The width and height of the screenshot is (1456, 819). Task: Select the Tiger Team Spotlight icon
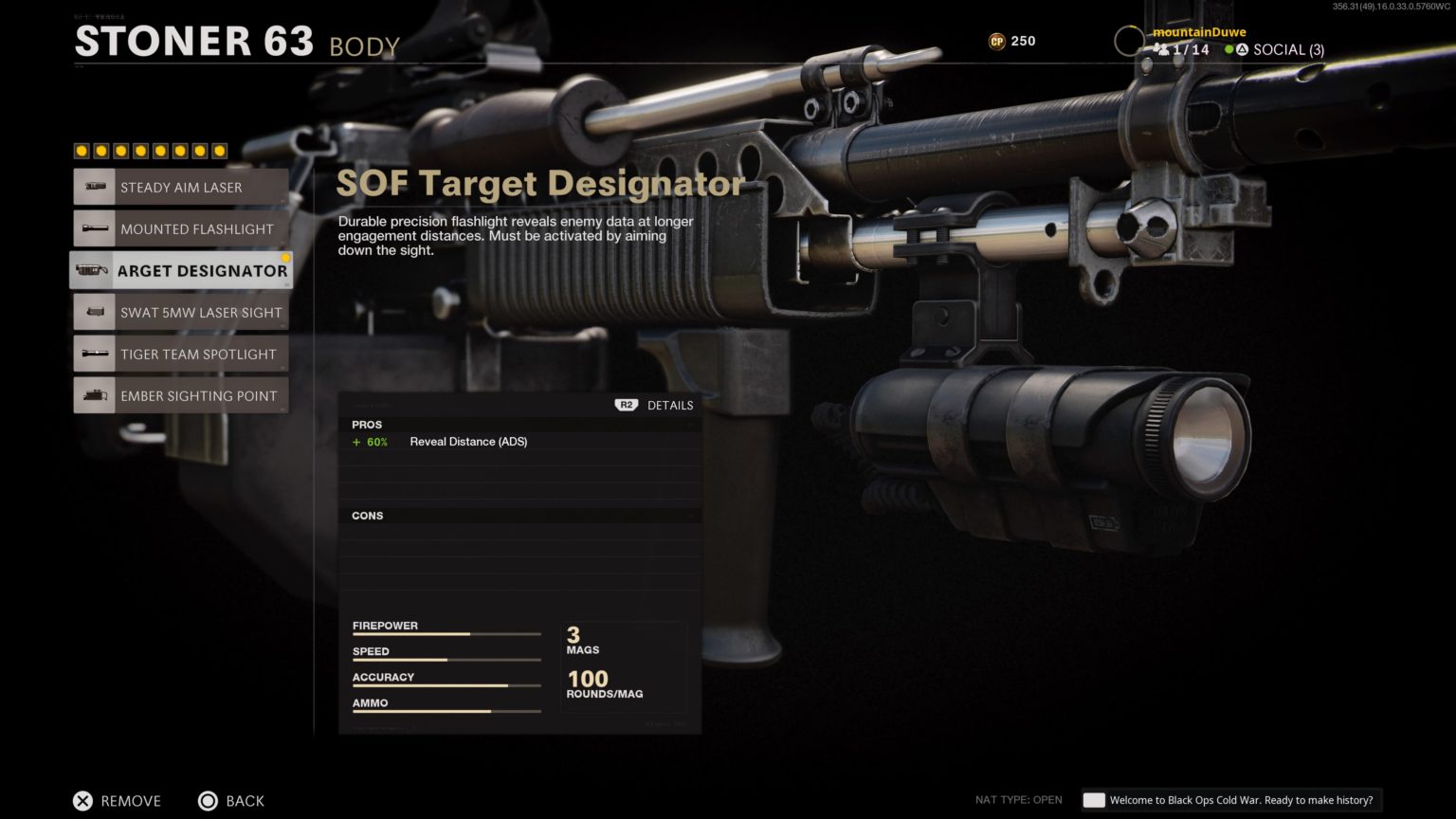coord(95,354)
